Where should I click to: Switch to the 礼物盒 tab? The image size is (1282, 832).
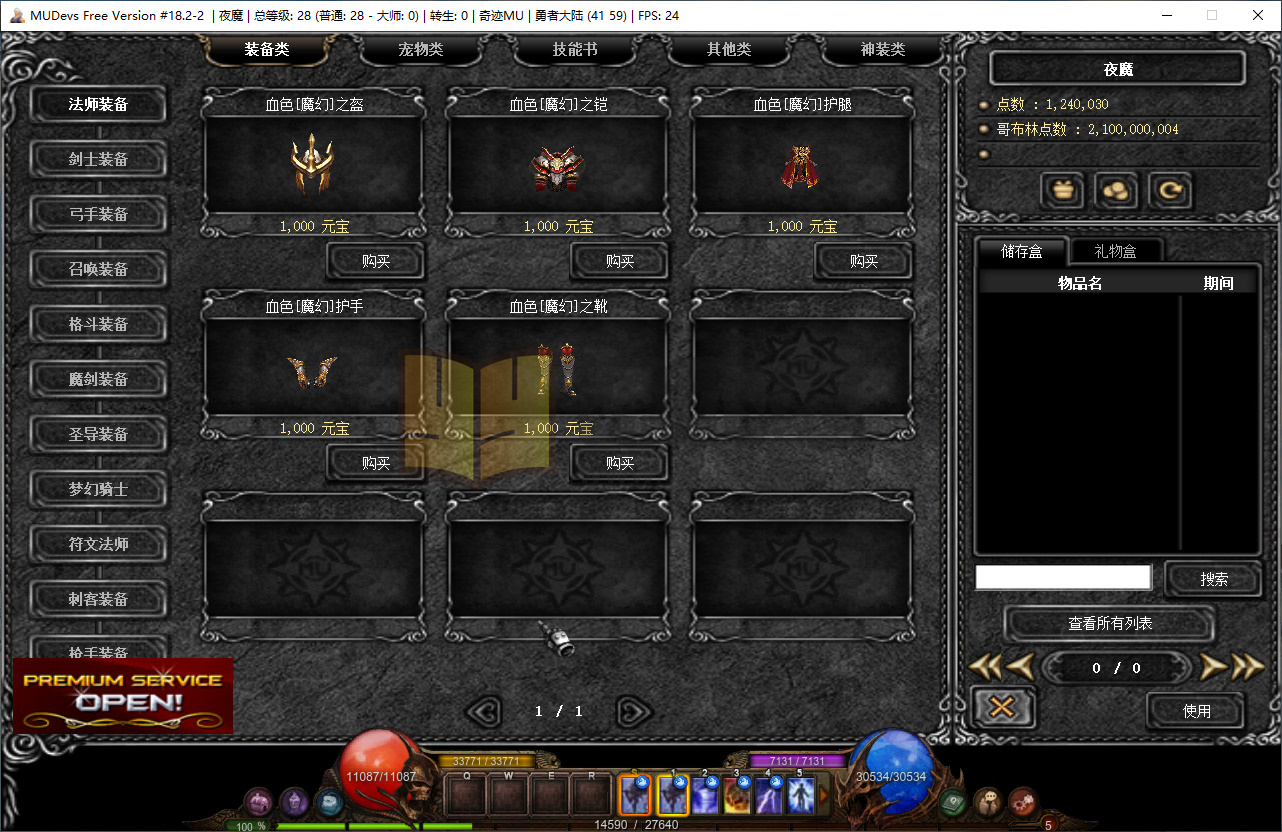(x=1114, y=251)
